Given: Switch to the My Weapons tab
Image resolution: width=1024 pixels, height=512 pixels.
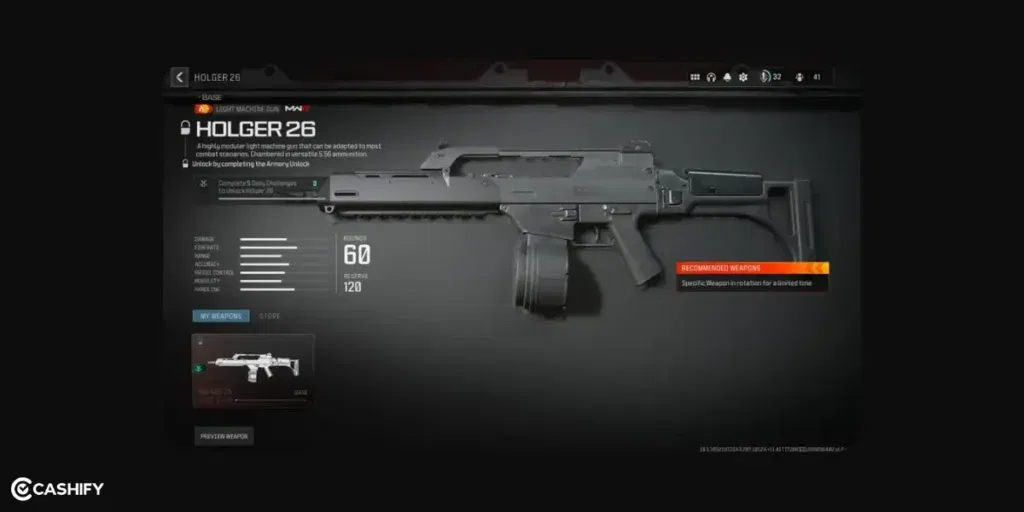Looking at the screenshot, I should (x=221, y=316).
